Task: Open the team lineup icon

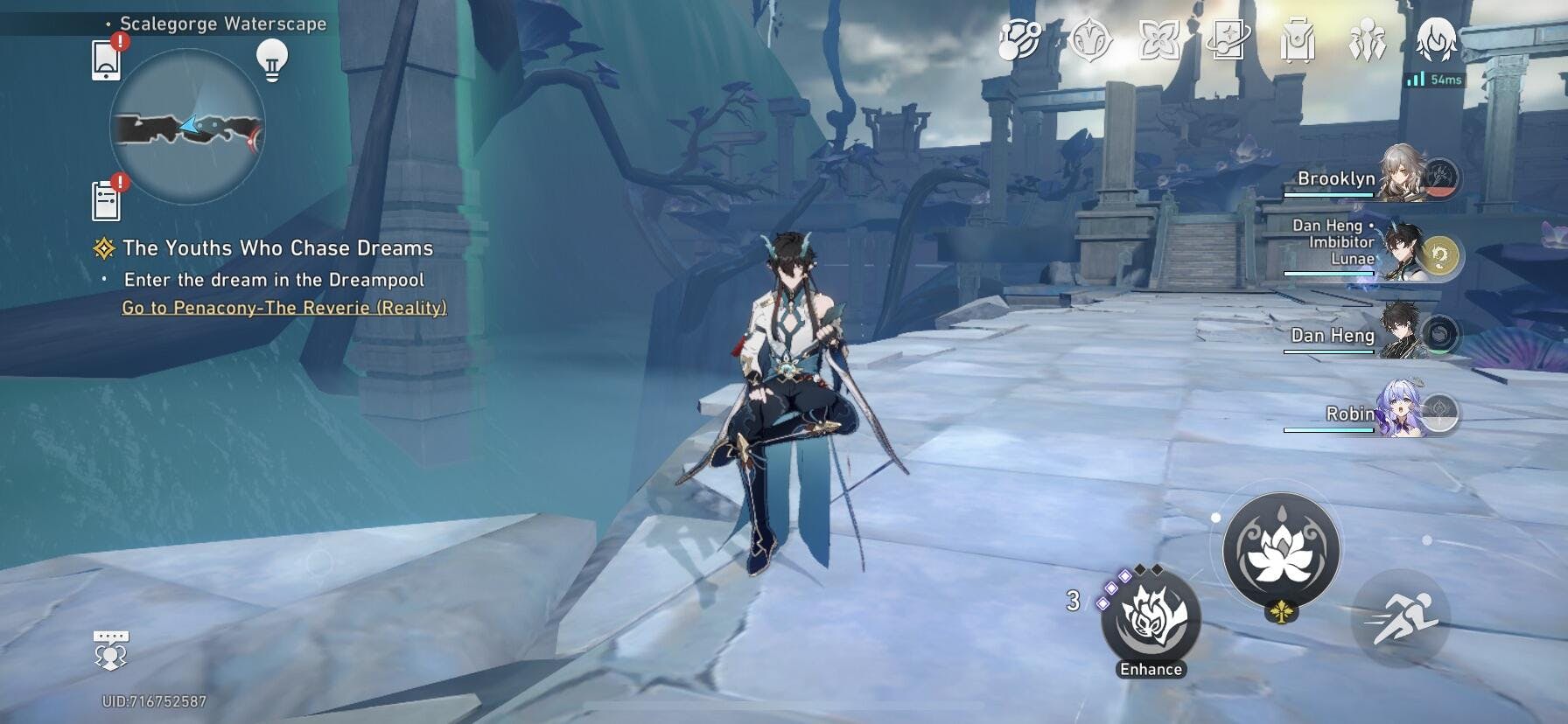Action: (1366, 40)
